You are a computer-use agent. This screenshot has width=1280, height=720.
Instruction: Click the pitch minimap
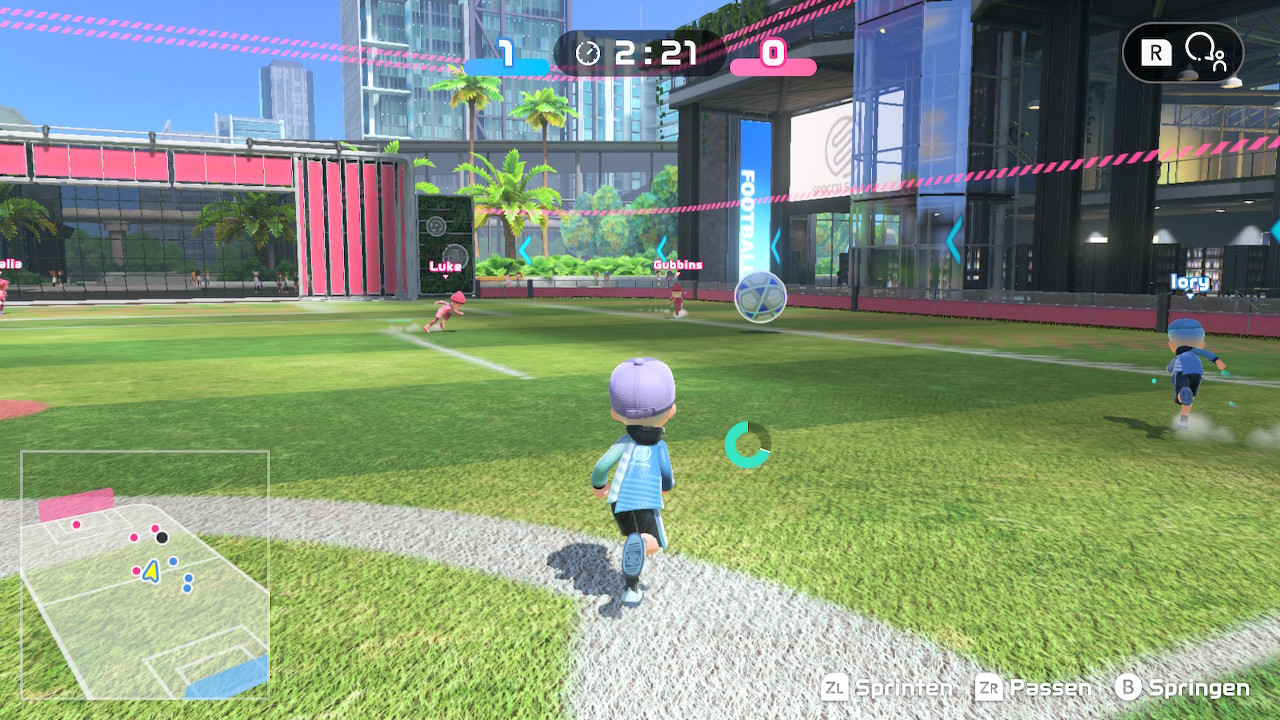coord(145,575)
